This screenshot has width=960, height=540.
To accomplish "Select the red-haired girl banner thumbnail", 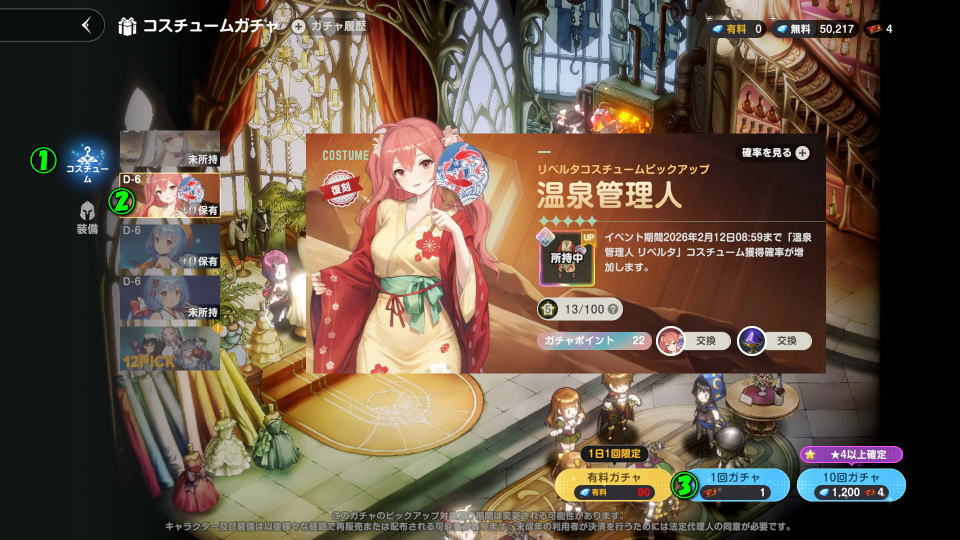I will point(170,194).
